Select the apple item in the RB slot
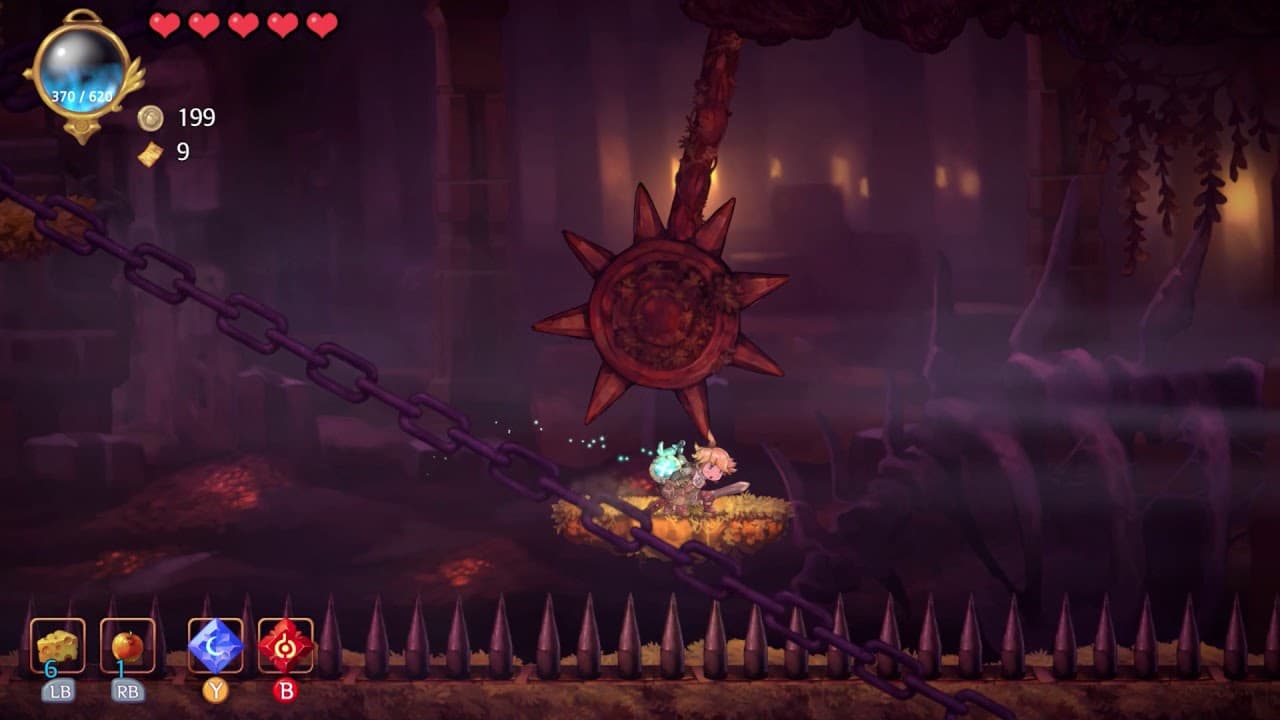The height and width of the screenshot is (720, 1280). click(x=126, y=645)
